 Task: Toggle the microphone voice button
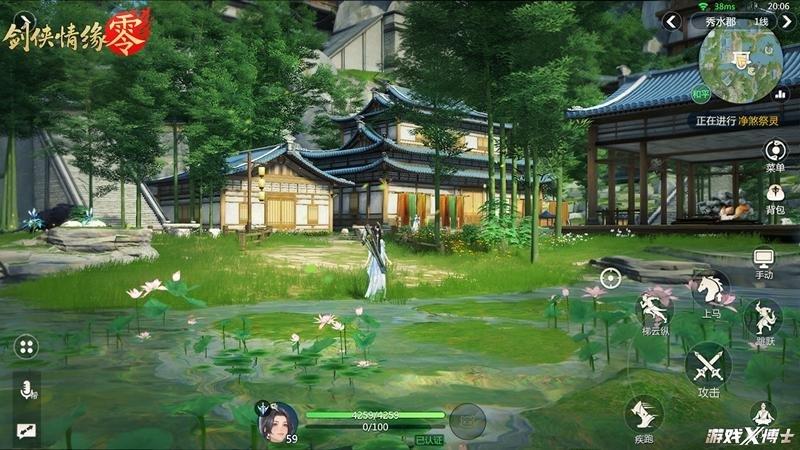pyautogui.click(x=25, y=391)
